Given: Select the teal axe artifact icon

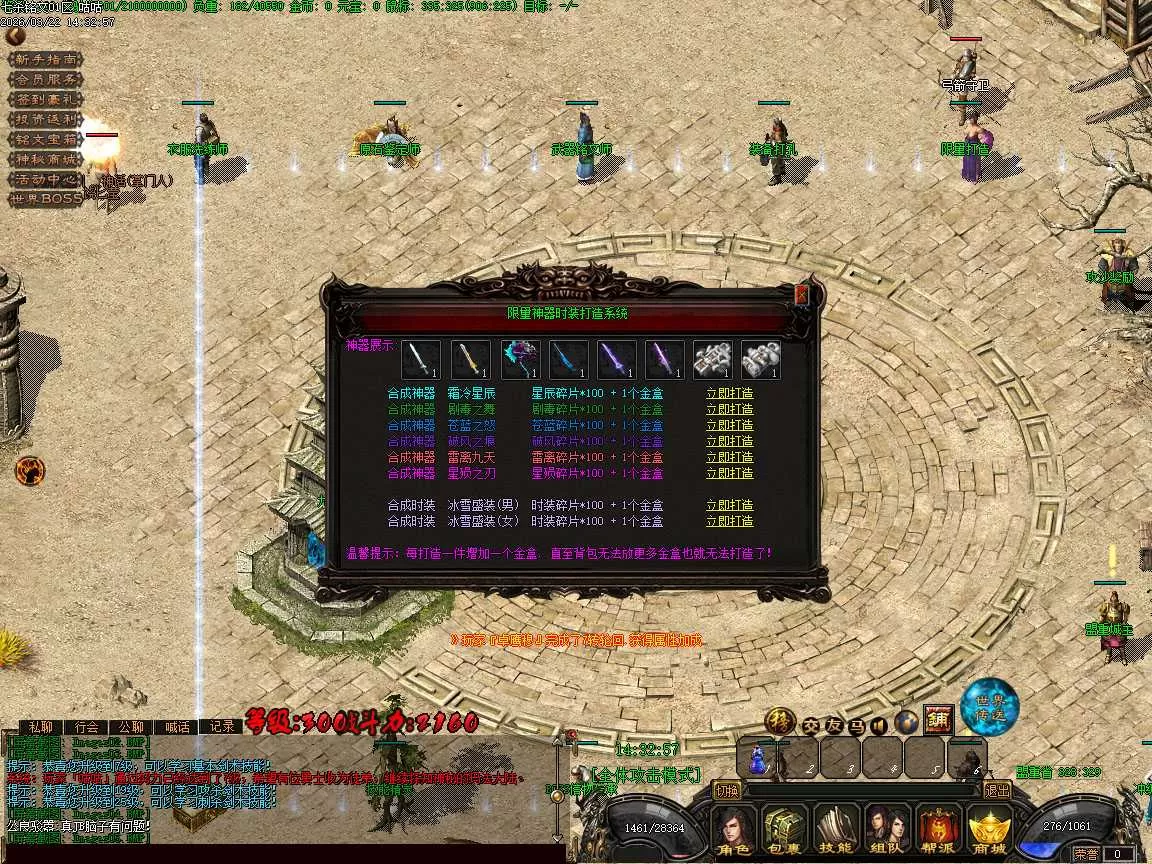Looking at the screenshot, I should tap(519, 360).
